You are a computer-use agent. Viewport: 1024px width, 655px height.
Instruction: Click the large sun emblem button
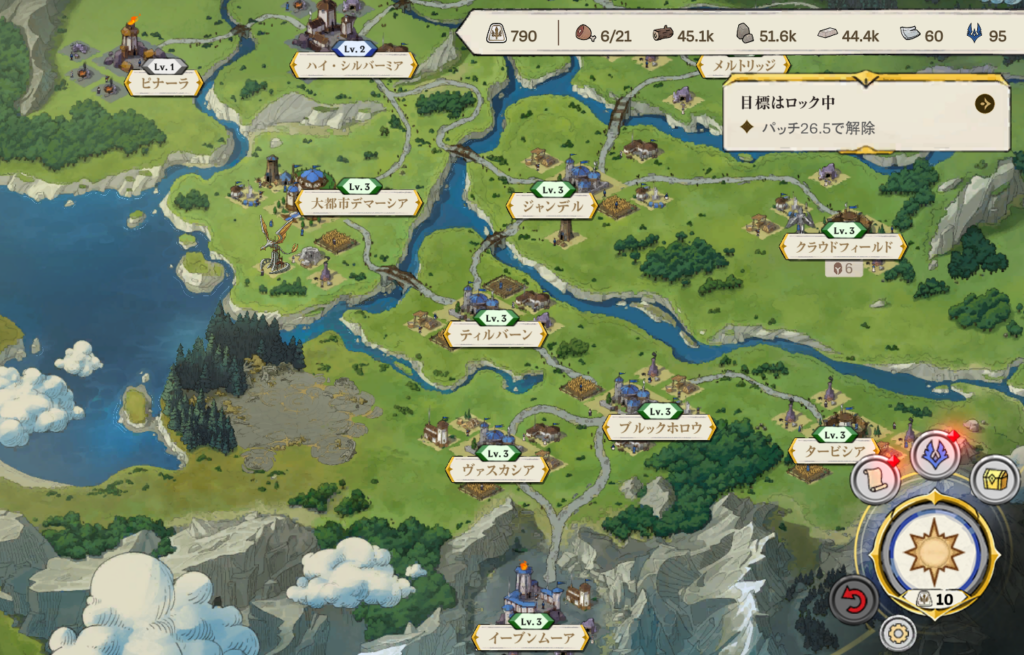(x=933, y=550)
